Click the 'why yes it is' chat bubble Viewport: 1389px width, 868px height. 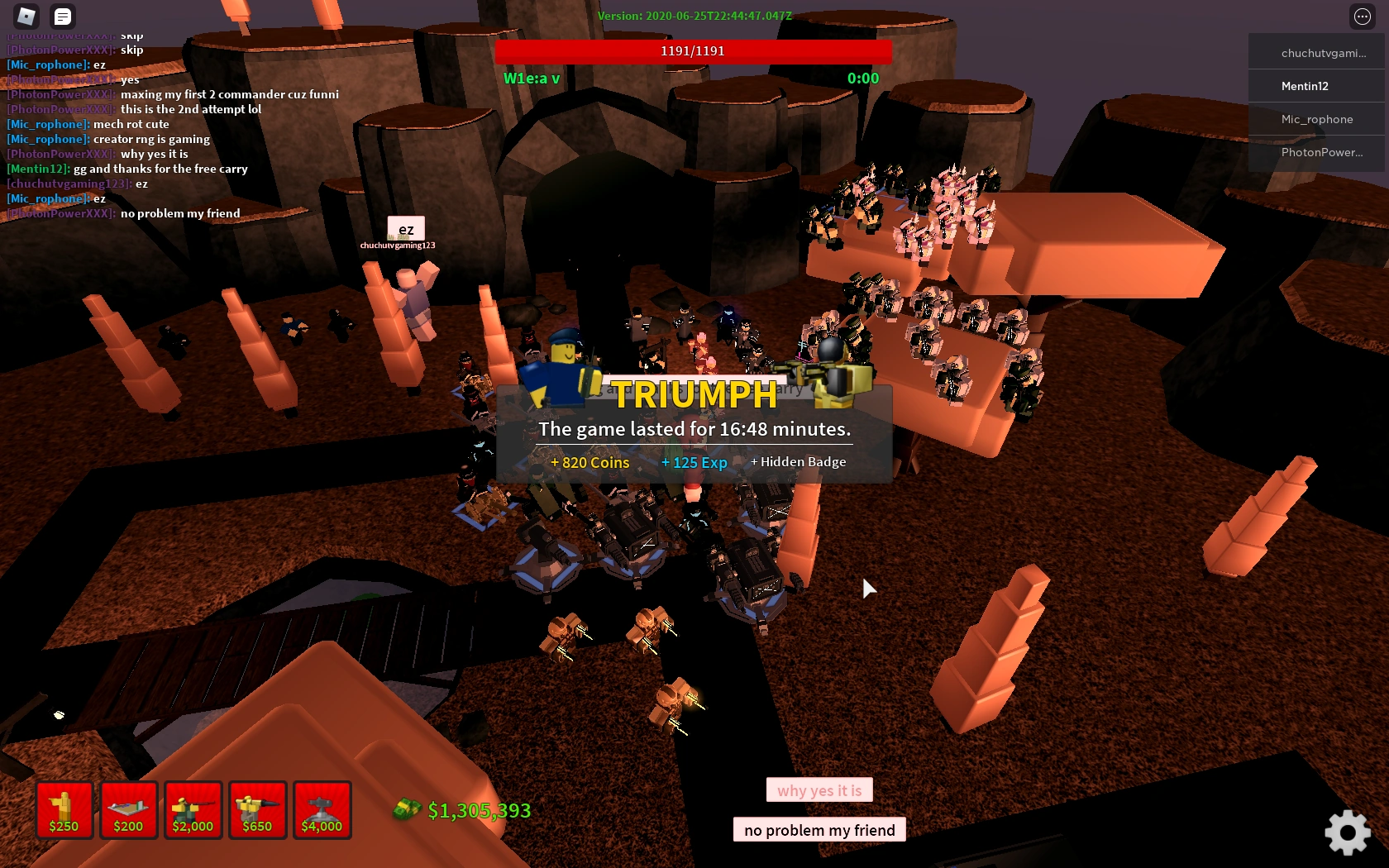(x=819, y=789)
